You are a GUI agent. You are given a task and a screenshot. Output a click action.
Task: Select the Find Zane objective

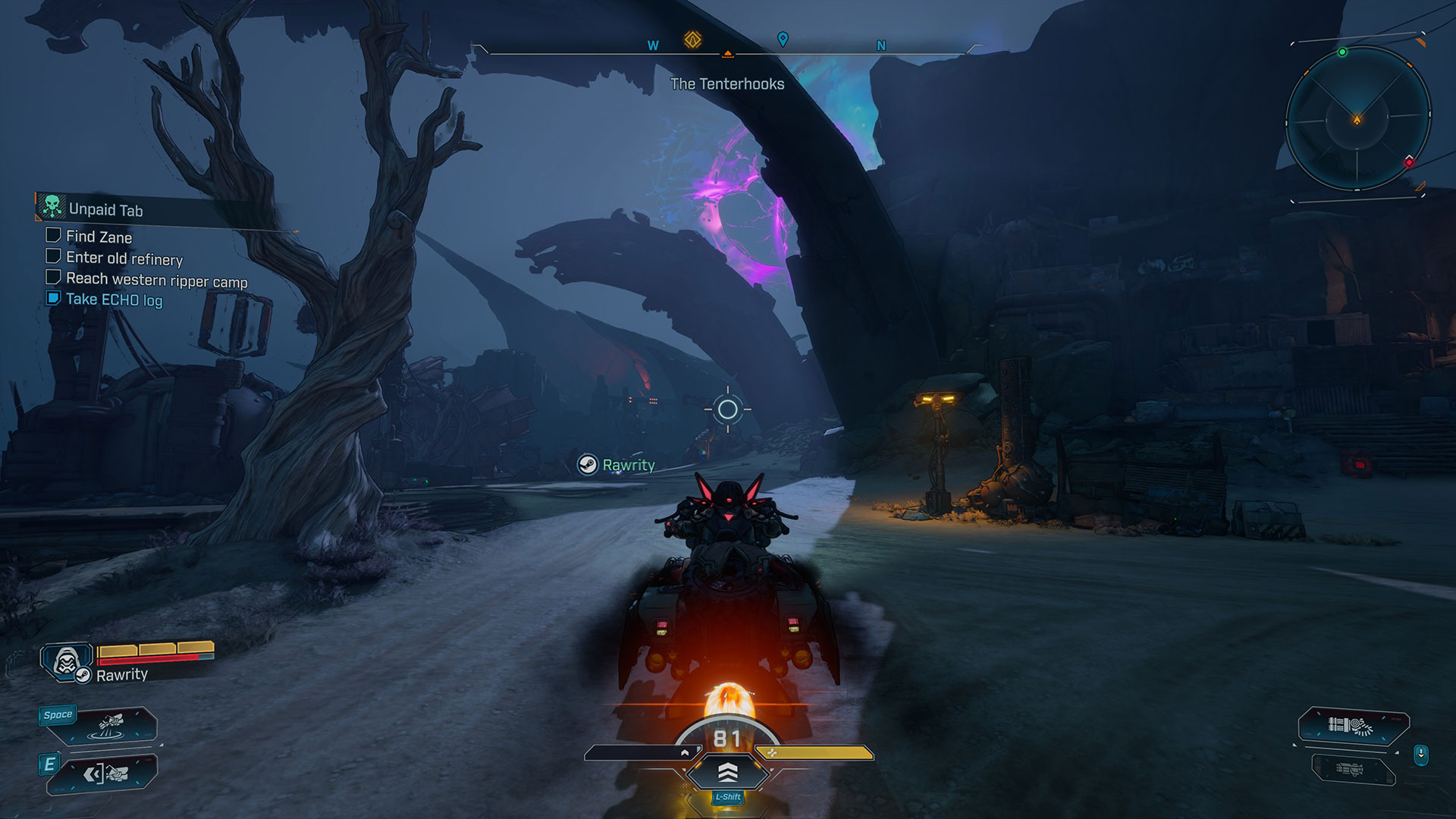tap(99, 237)
